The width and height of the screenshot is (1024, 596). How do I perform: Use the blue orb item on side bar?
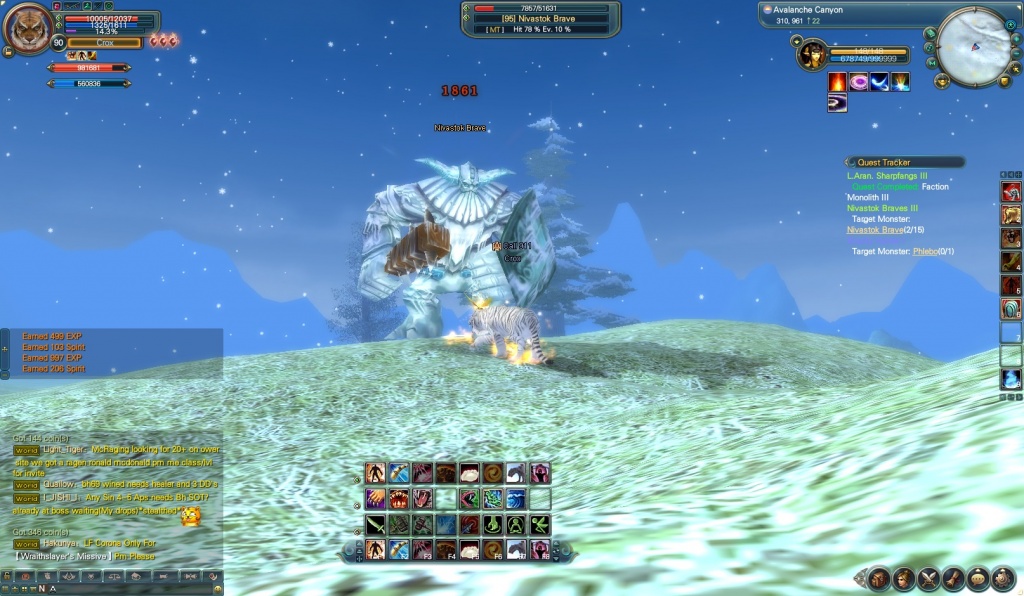click(1011, 380)
